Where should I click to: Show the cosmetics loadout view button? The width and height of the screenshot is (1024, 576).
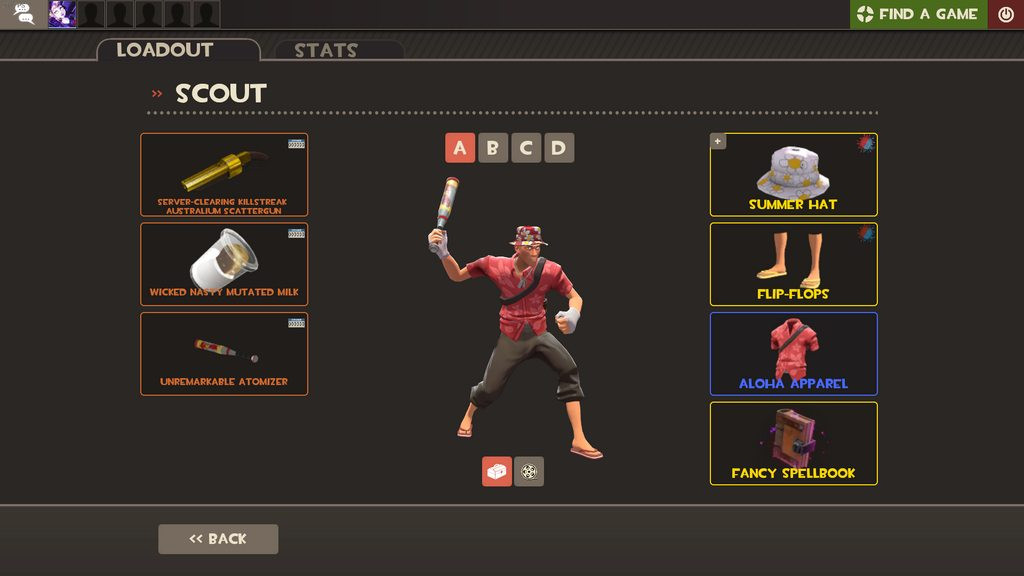tap(497, 471)
